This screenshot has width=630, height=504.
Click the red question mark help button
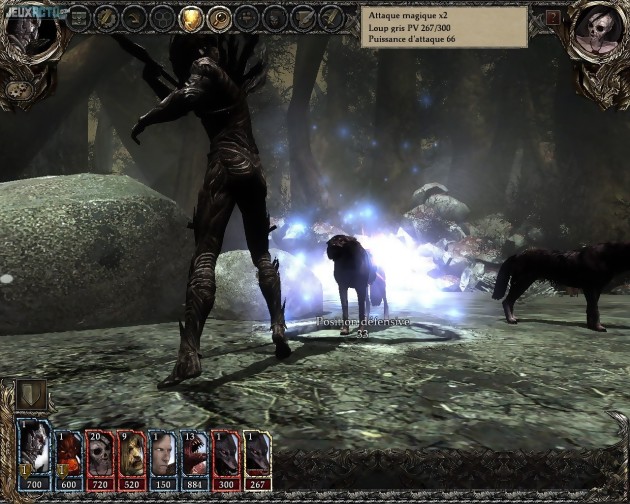553,18
